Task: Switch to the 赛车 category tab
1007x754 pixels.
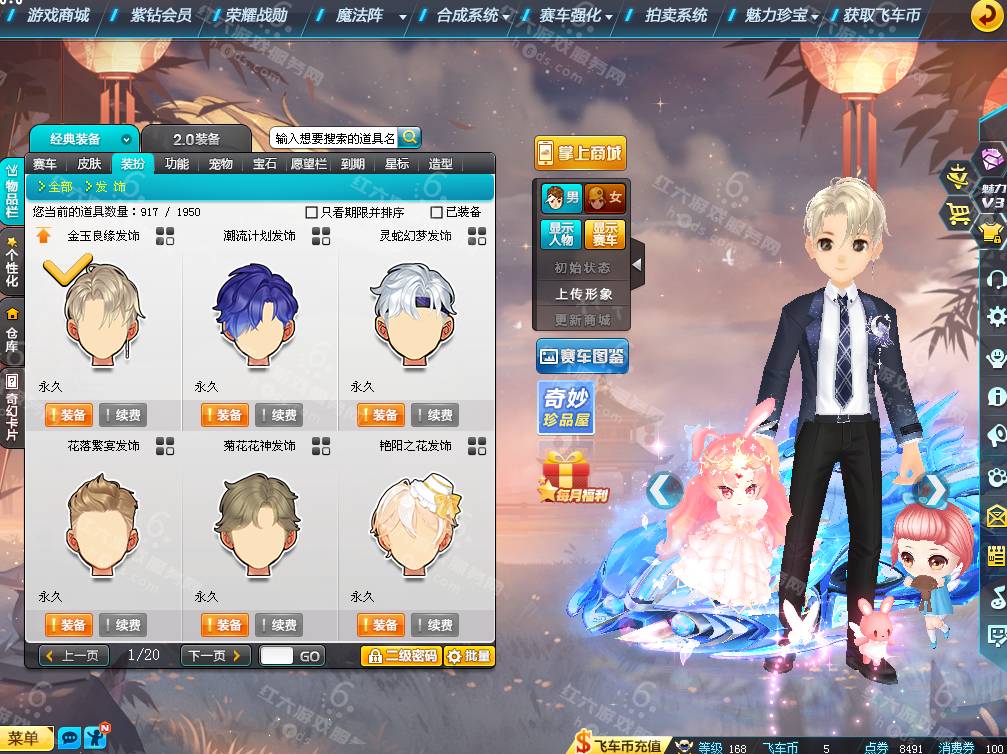Action: 45,164
